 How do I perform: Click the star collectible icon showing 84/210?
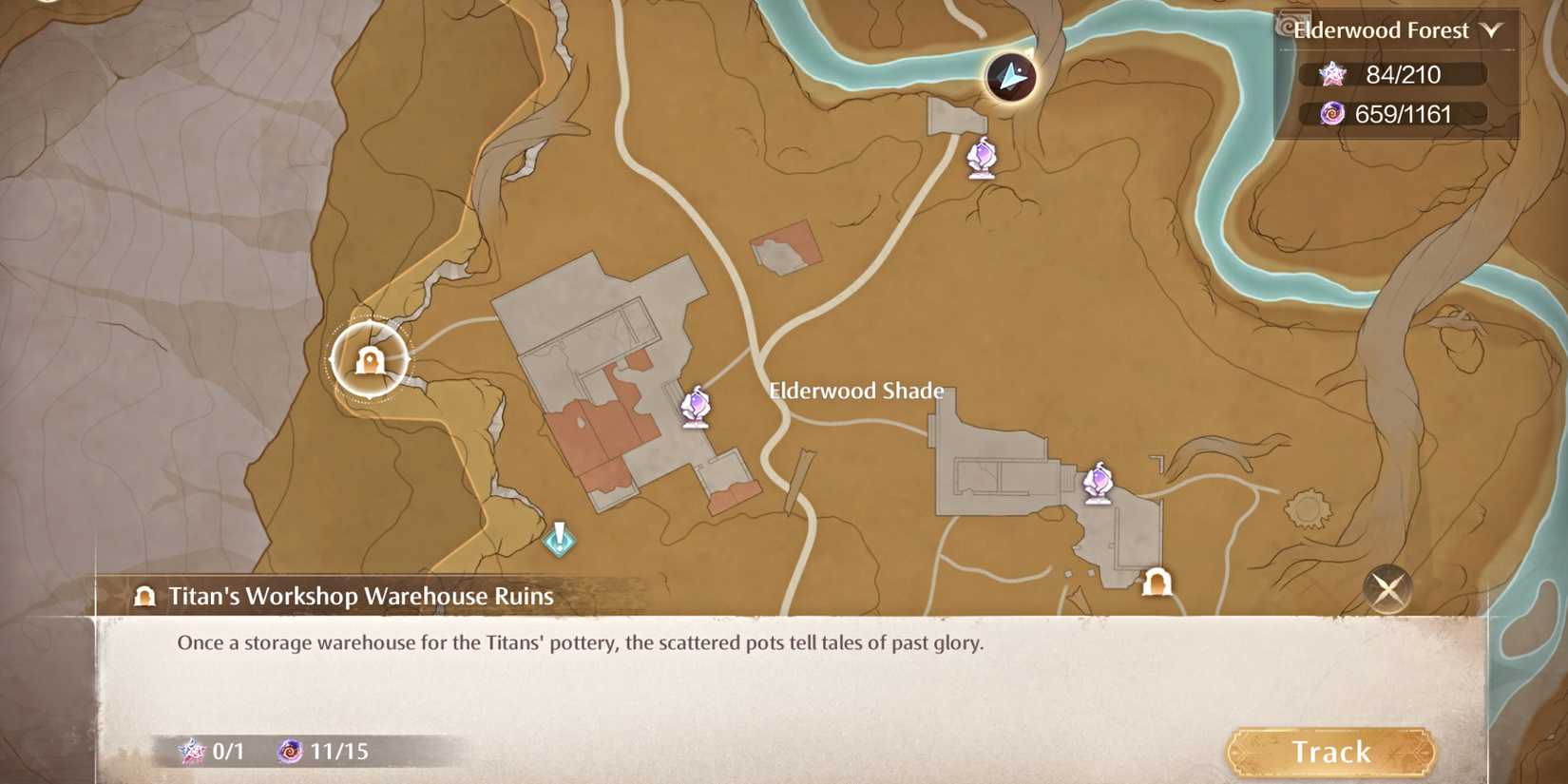click(1334, 75)
